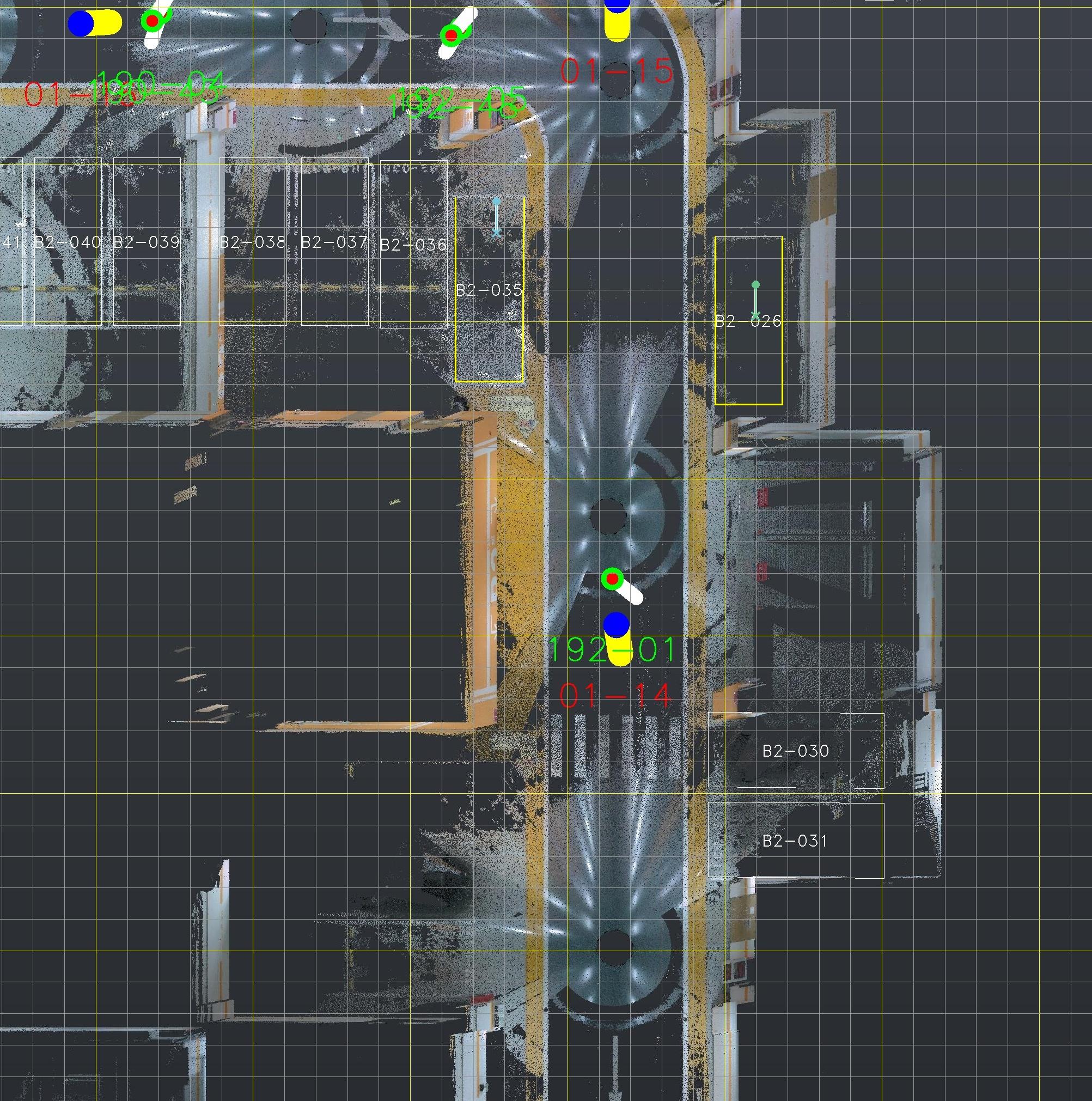The image size is (1092, 1101).
Task: Select the B2-036 parking space outline
Action: coord(413,285)
